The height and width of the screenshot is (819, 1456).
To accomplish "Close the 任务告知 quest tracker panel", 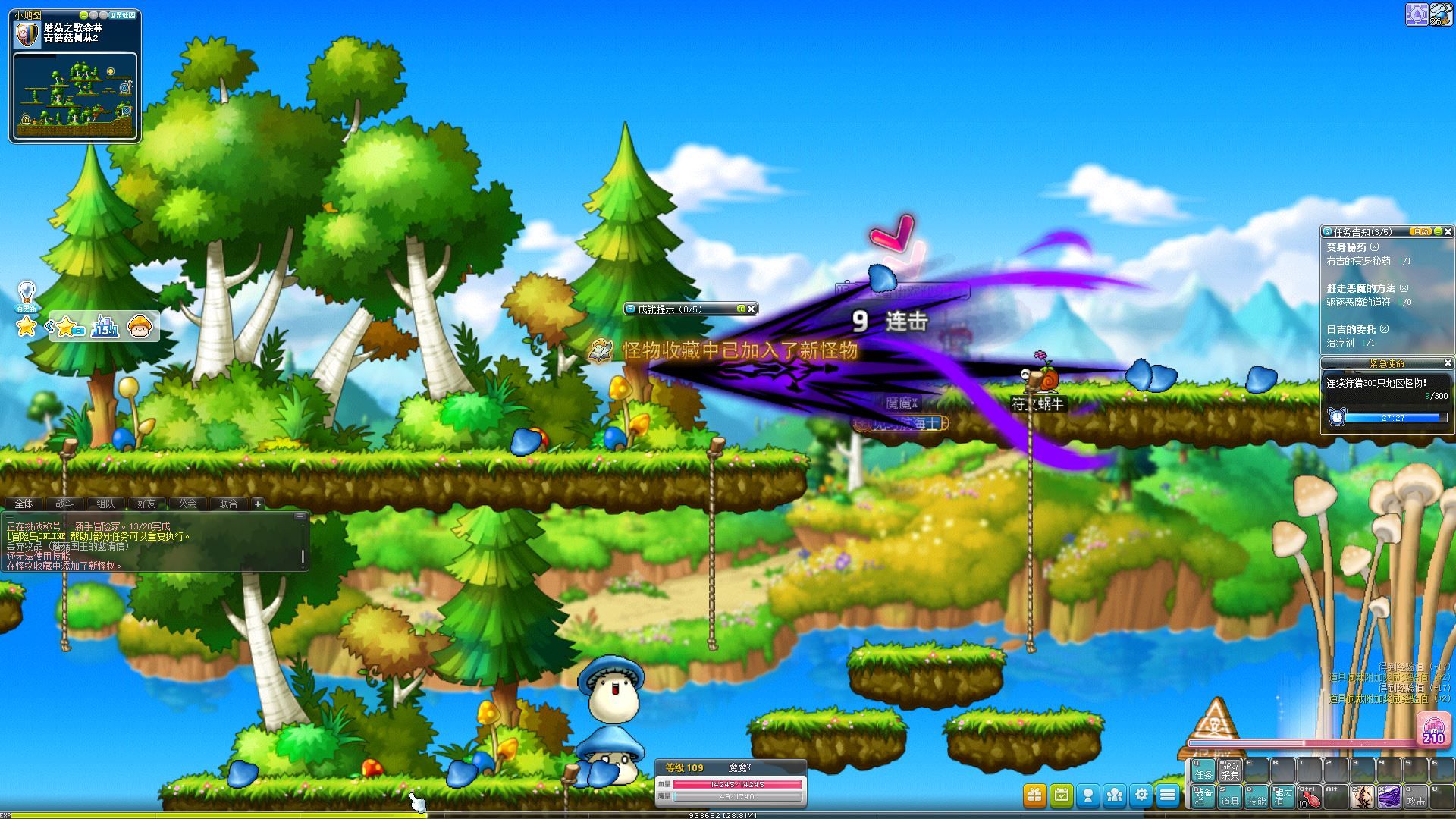I will pyautogui.click(x=1448, y=231).
